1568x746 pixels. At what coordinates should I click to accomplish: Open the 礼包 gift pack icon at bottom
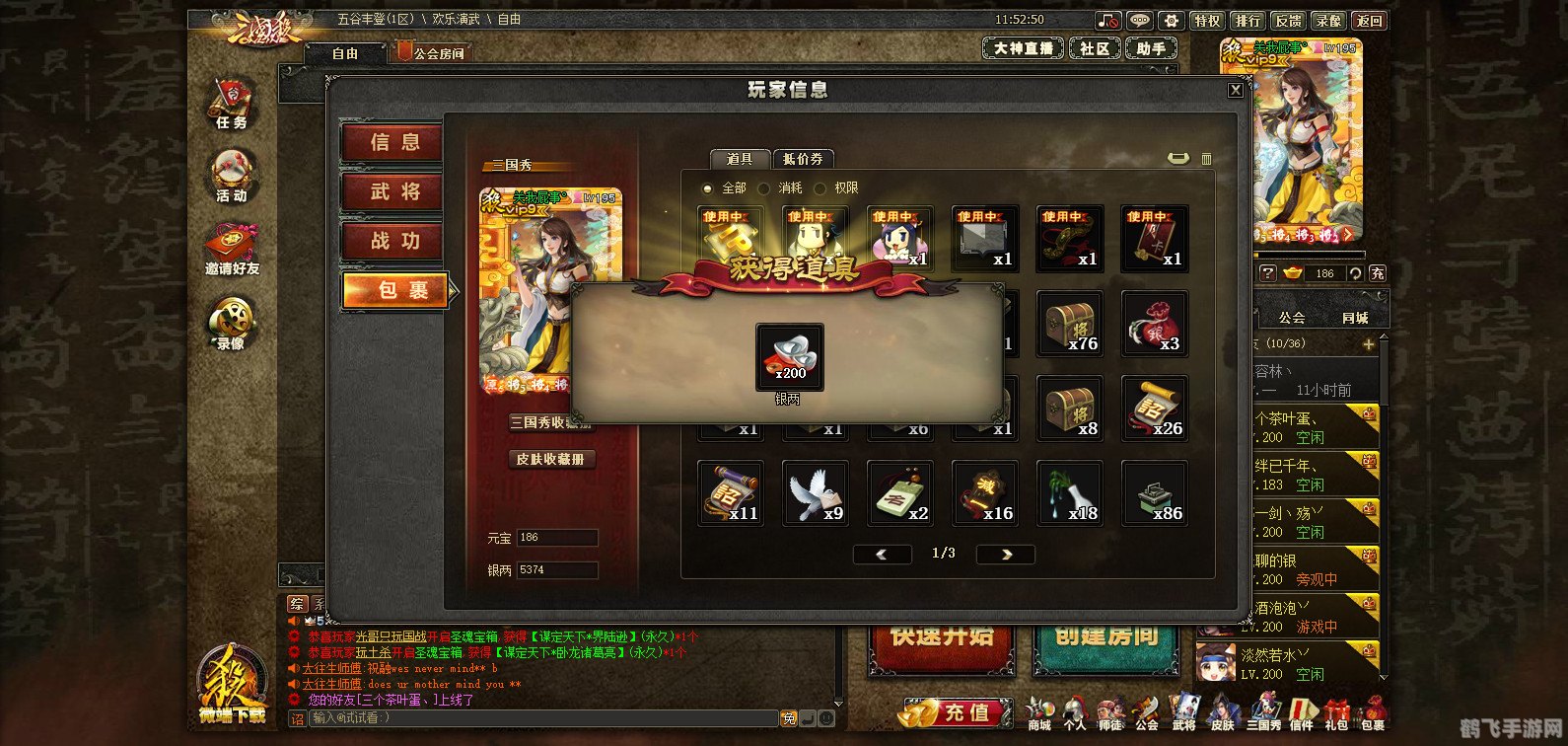pos(1336,709)
